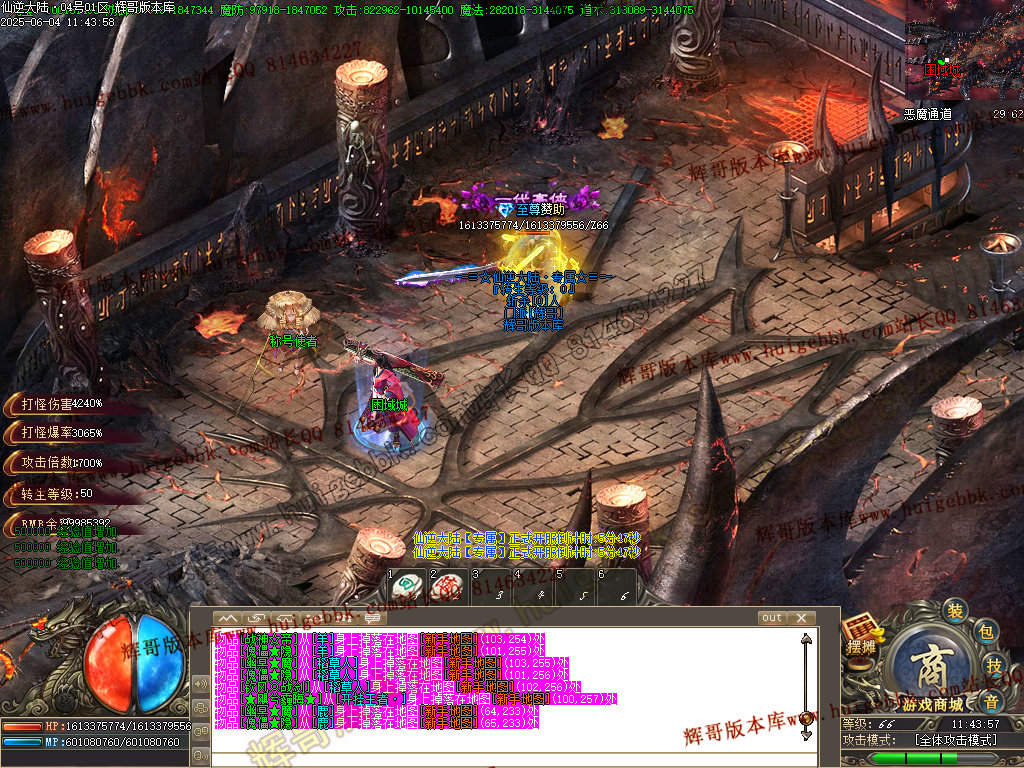The width and height of the screenshot is (1024, 768).
Task: Click the 转生等级 rebirth level banner
Action: 58,493
